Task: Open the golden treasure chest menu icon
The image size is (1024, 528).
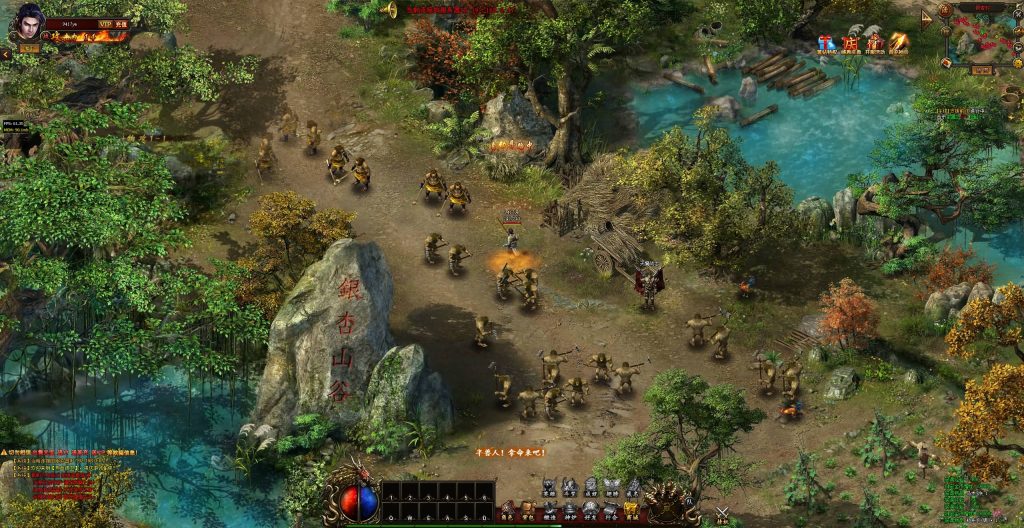Action: (x=631, y=509)
